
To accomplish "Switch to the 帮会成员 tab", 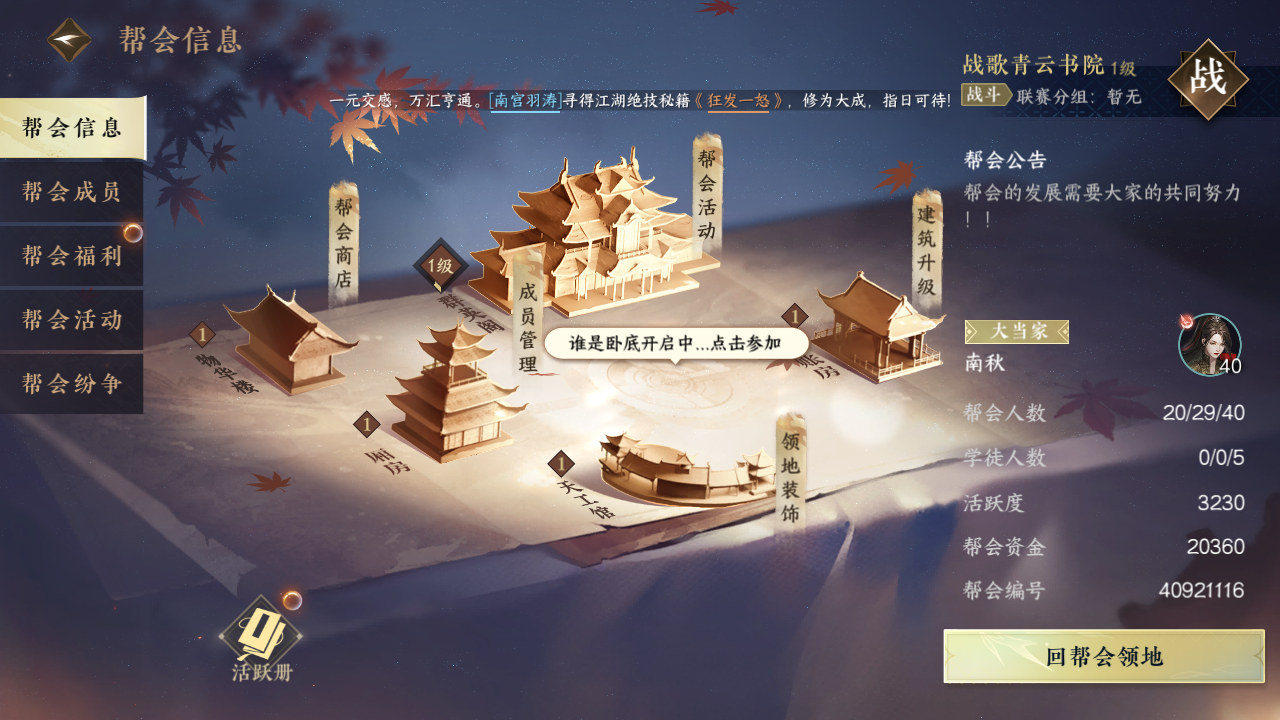I will click(x=70, y=192).
